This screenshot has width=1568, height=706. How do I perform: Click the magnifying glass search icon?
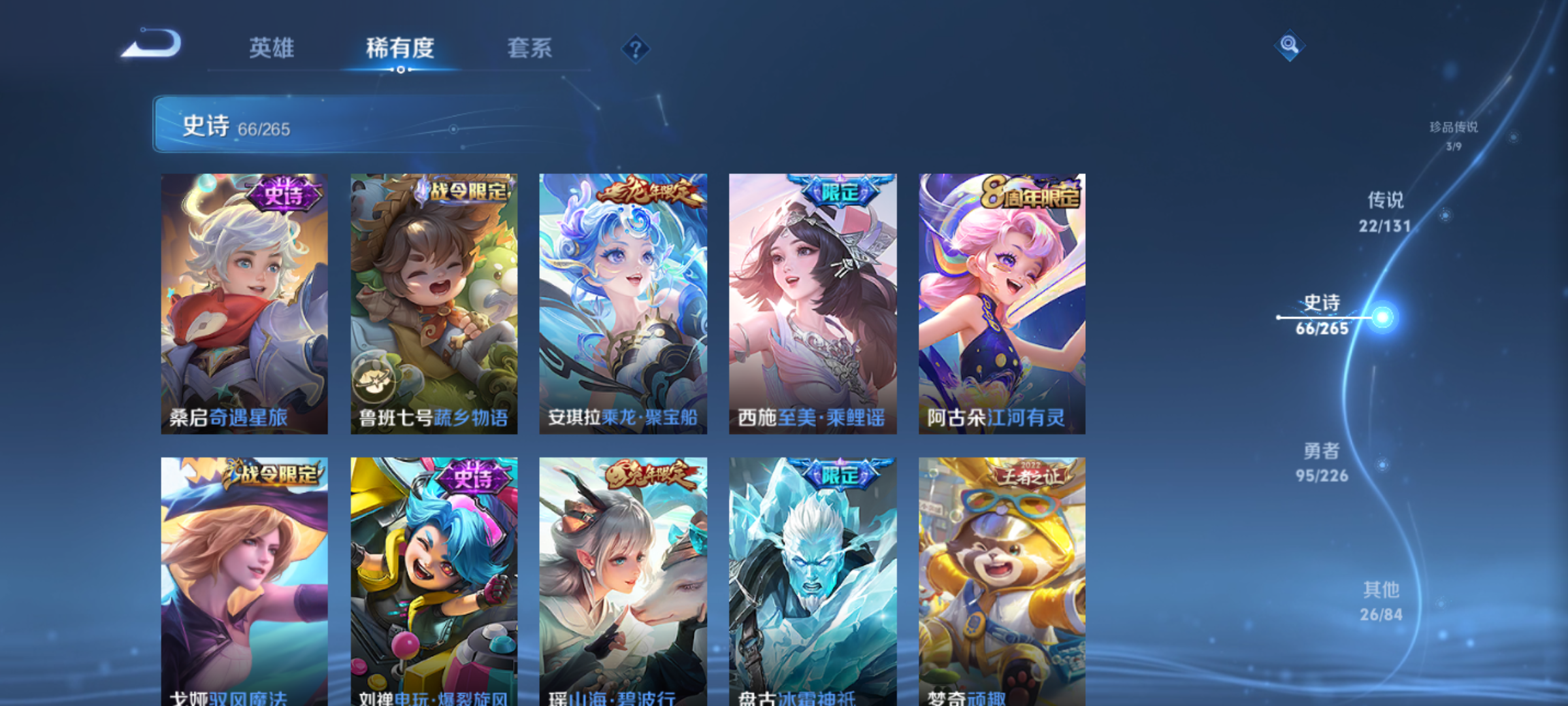tap(1289, 45)
